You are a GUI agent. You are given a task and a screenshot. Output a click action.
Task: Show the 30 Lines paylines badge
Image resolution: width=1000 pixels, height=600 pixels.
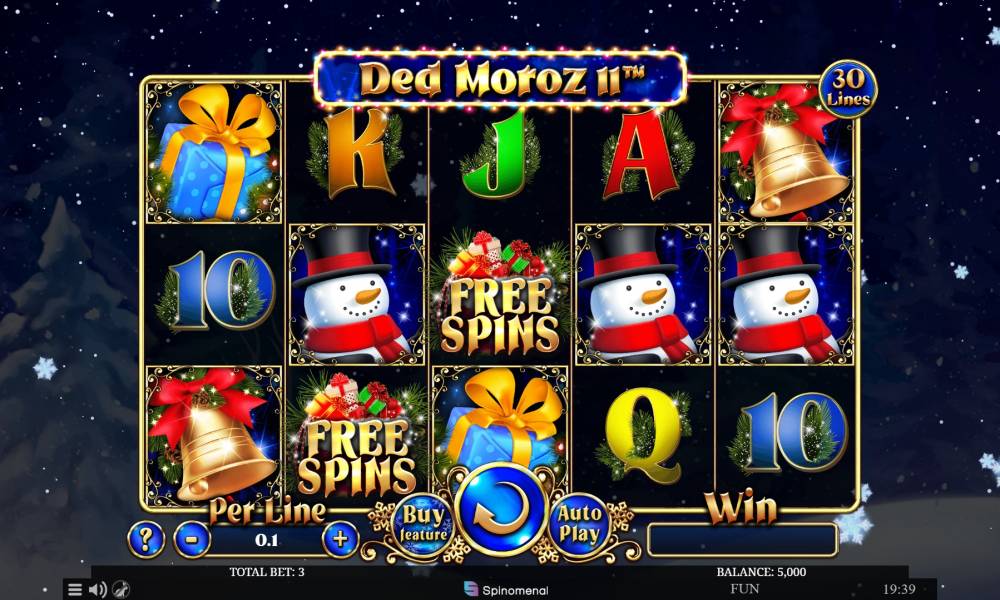[x=848, y=90]
